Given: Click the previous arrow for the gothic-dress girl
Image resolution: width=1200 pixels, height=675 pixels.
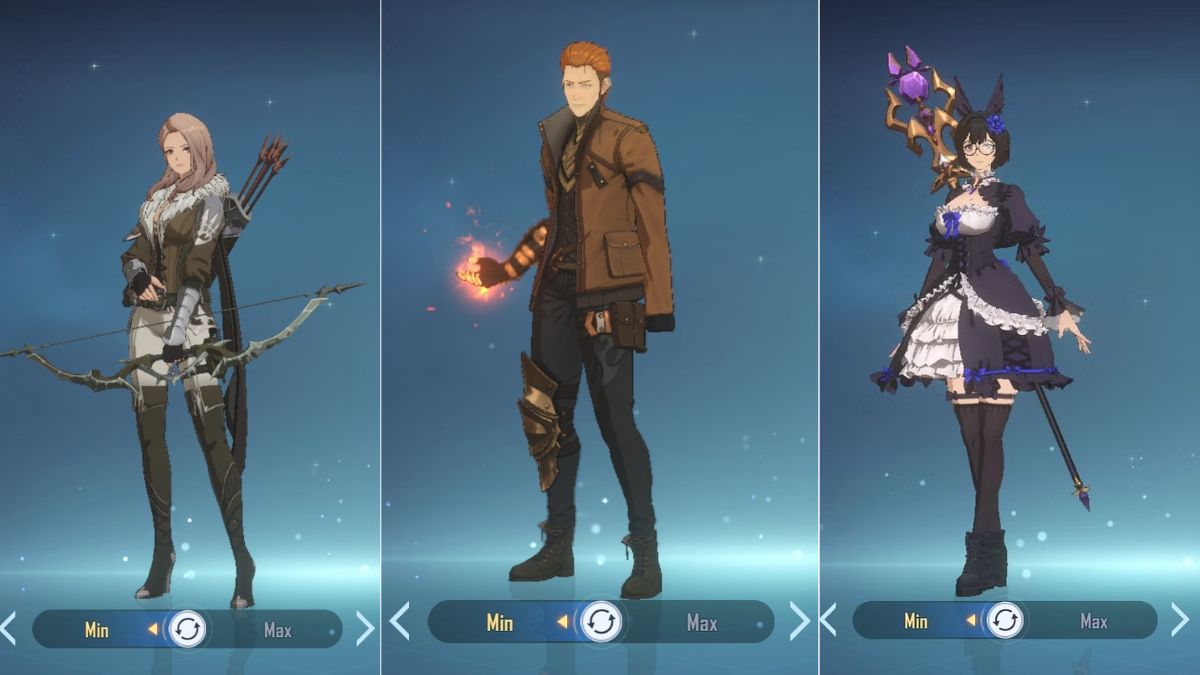Looking at the screenshot, I should (x=828, y=620).
